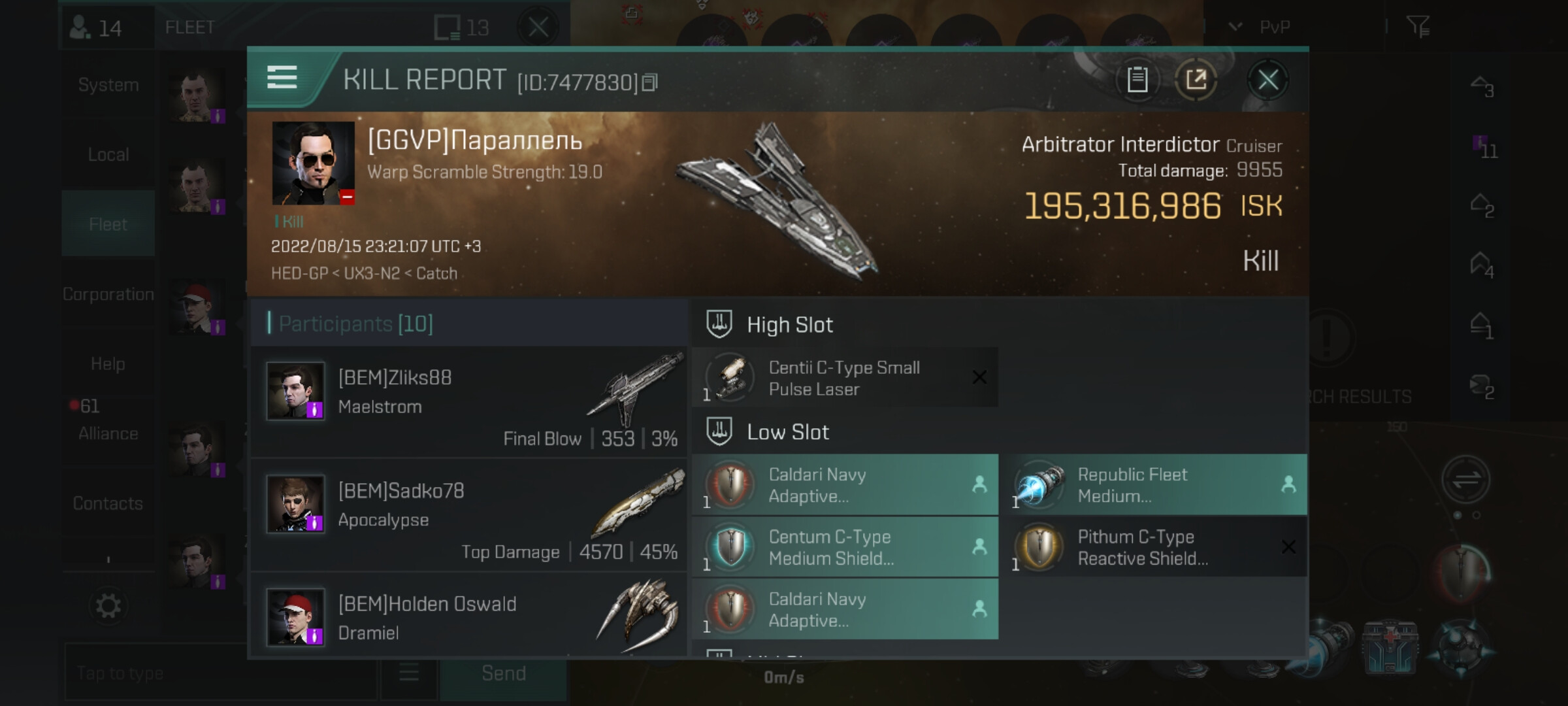Open the Contacts tab

(x=108, y=503)
